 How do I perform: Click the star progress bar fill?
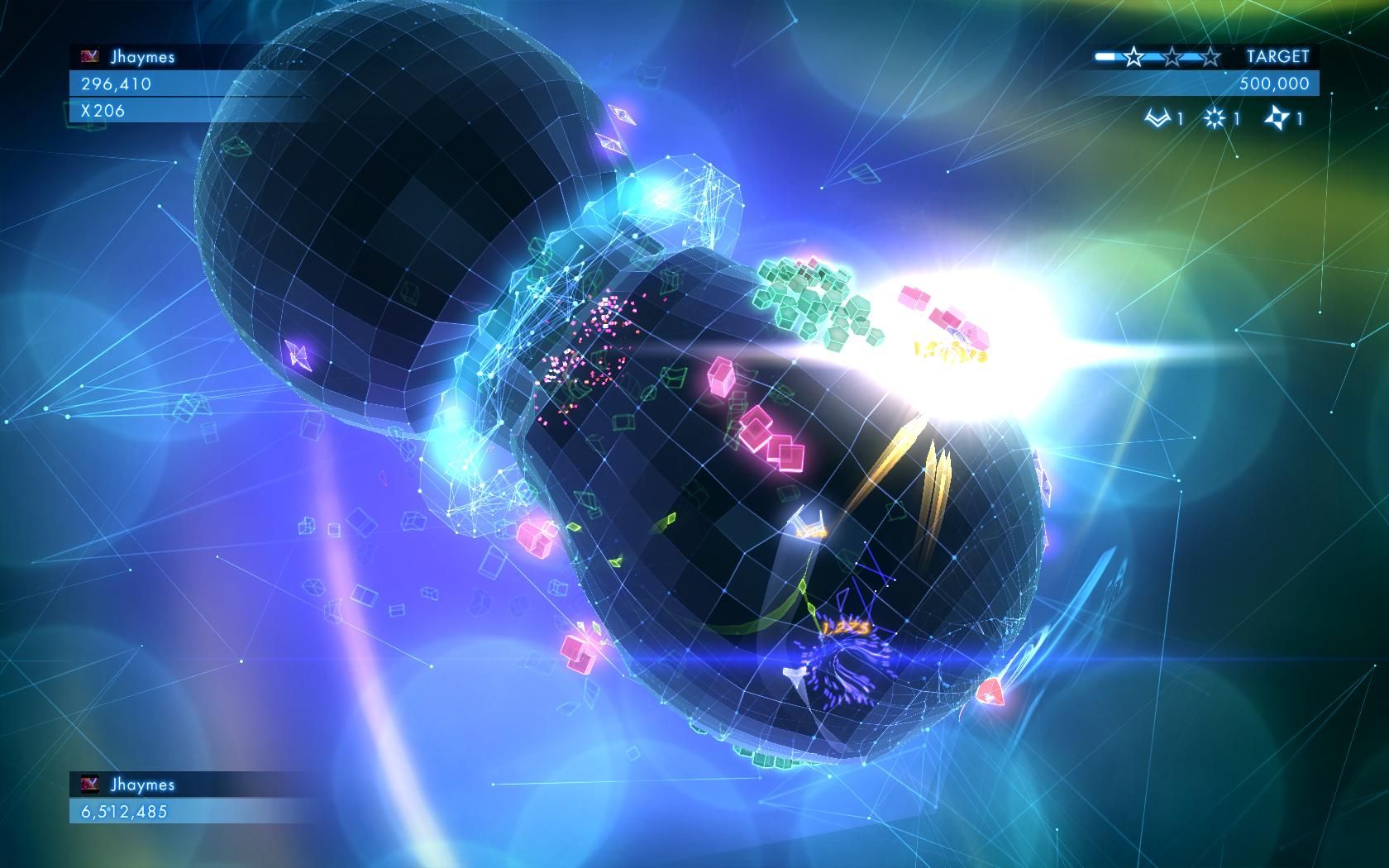(1105, 56)
